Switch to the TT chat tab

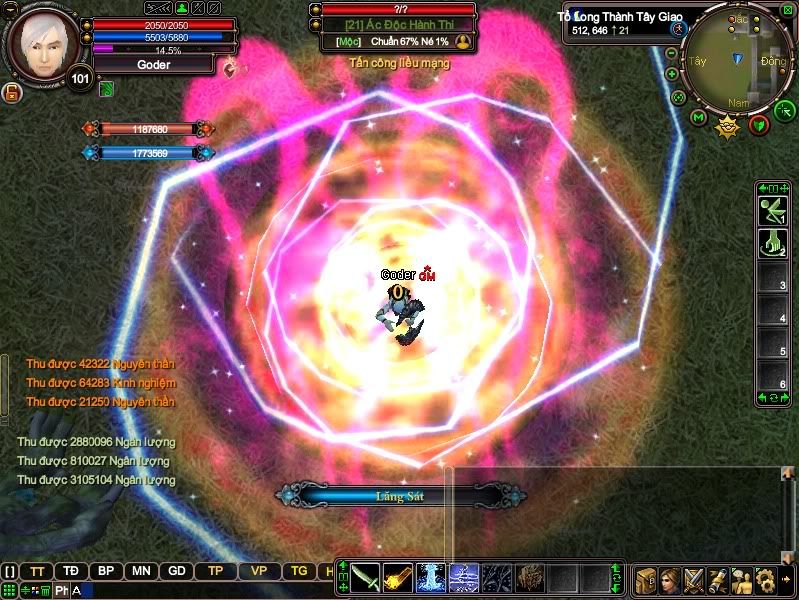pos(37,571)
